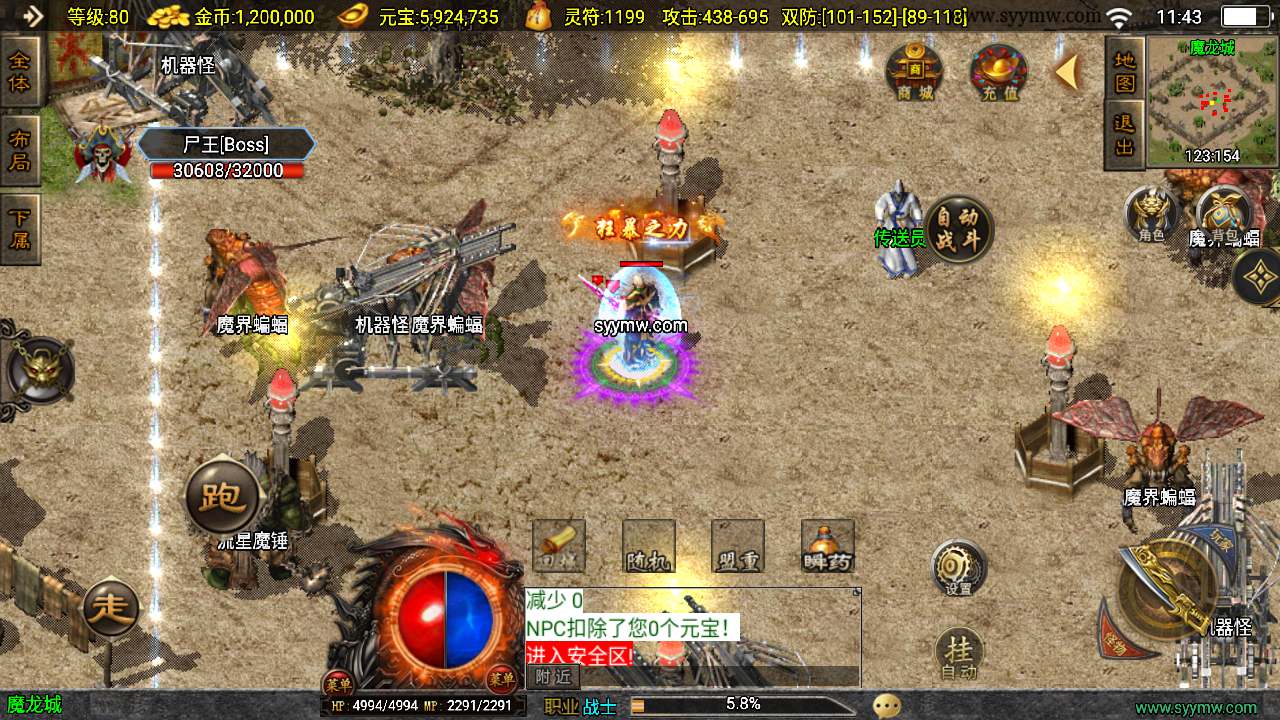
Task: Switch to 跑 run mode
Action: (x=222, y=497)
